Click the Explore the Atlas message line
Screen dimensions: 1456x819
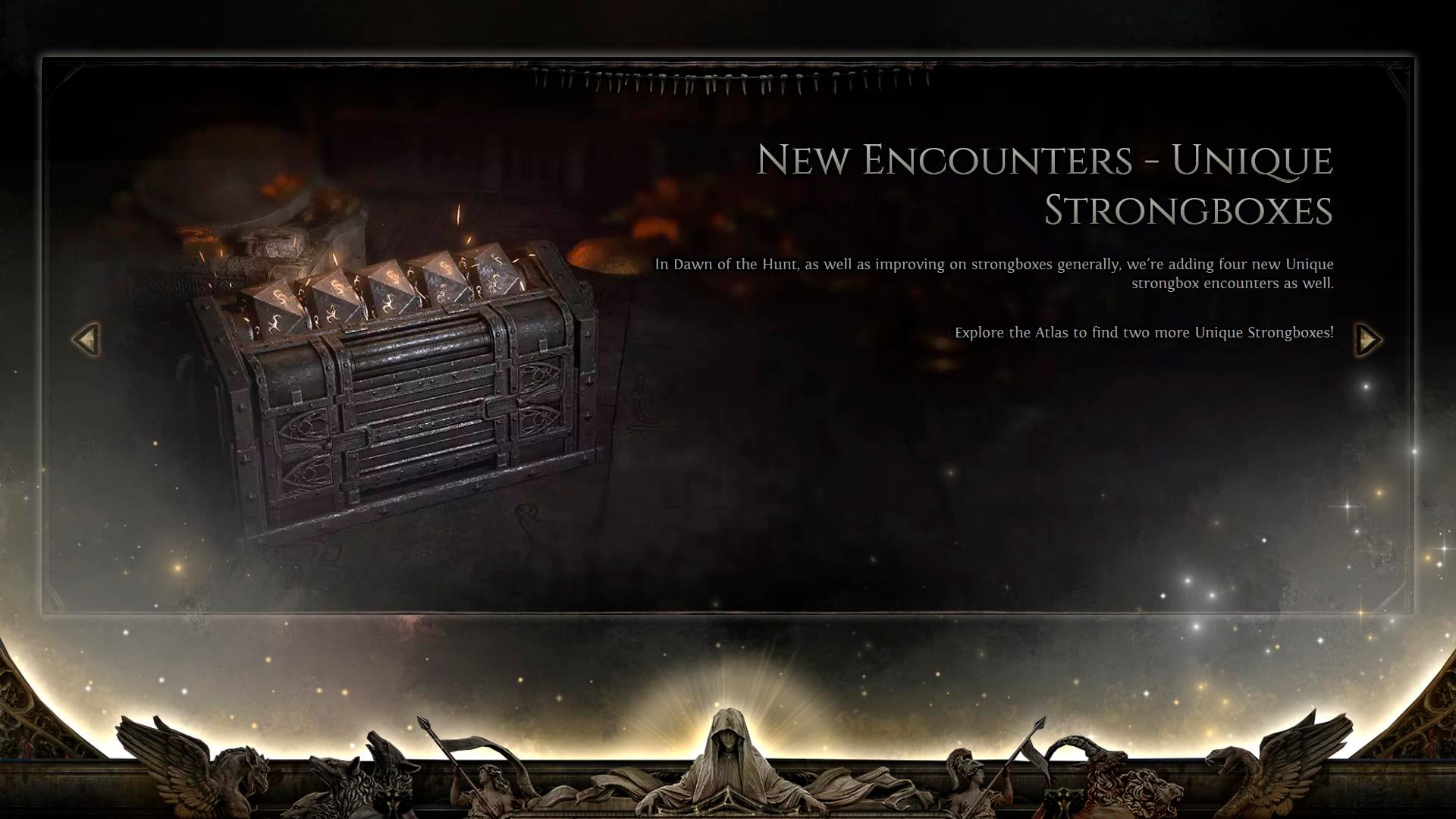tap(1145, 331)
